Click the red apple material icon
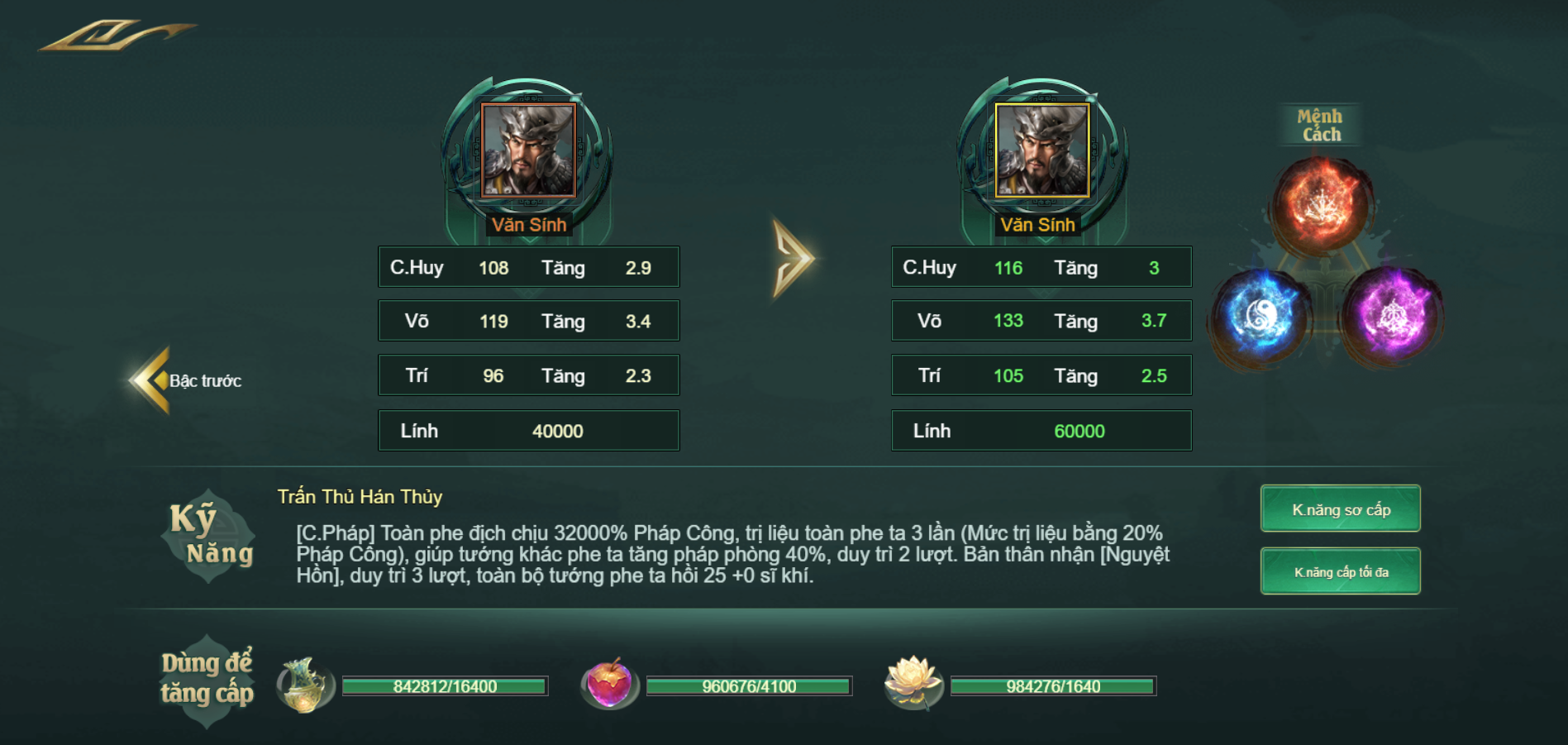Image resolution: width=1568 pixels, height=745 pixels. point(609,684)
